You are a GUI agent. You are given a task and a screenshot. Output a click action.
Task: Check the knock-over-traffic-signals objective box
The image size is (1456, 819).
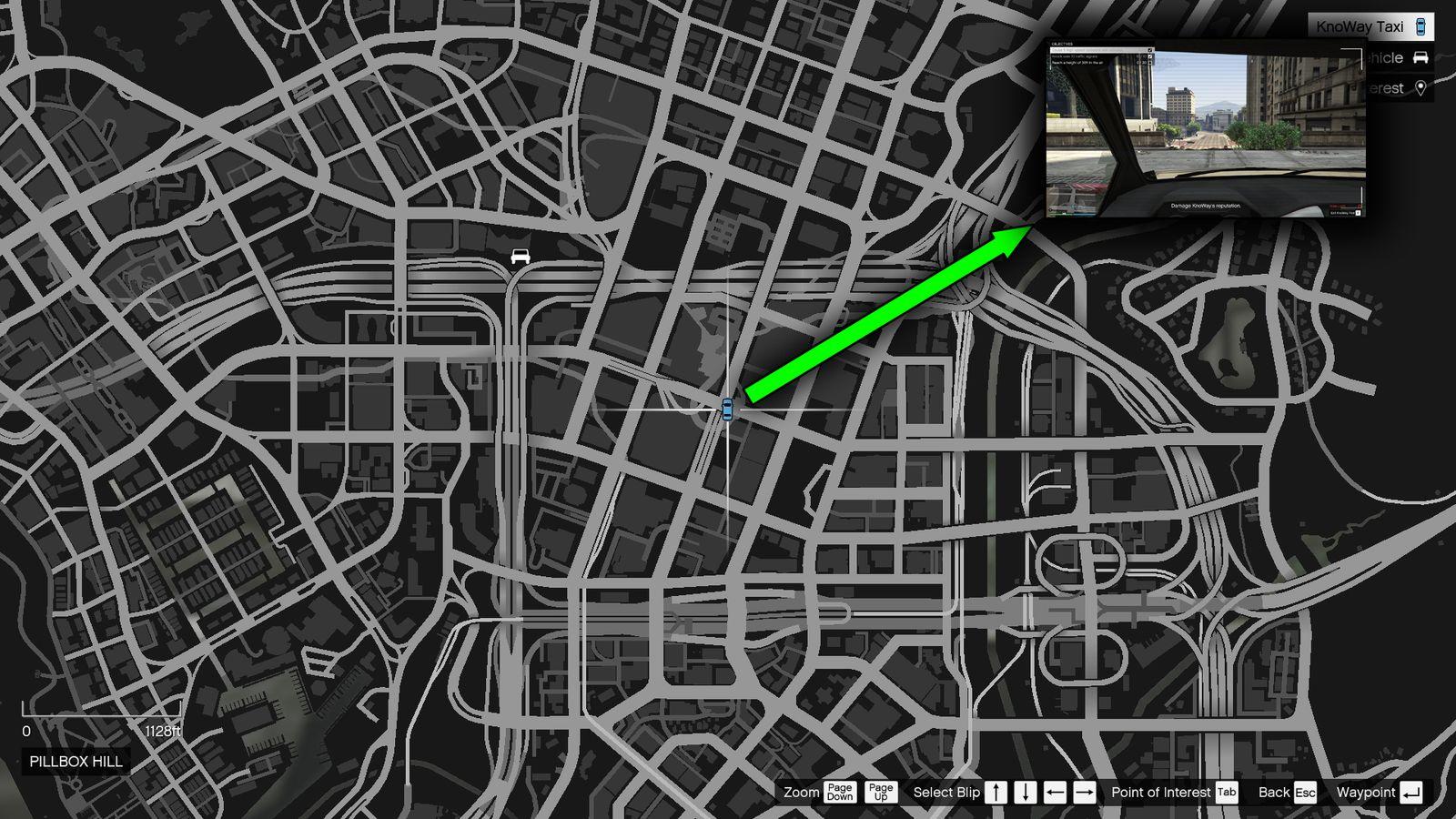(1150, 56)
